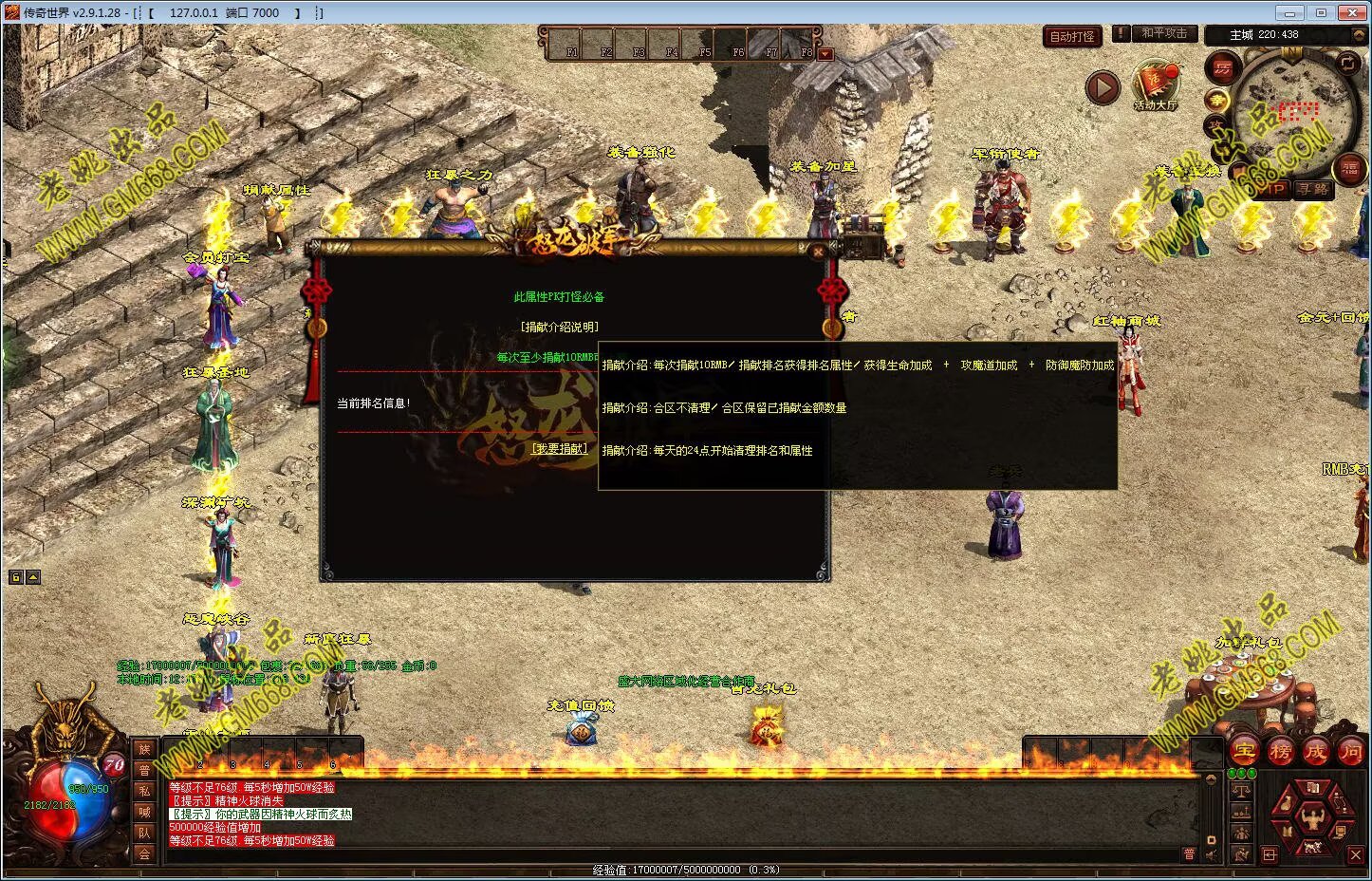Click the round play arrow button

1103,88
